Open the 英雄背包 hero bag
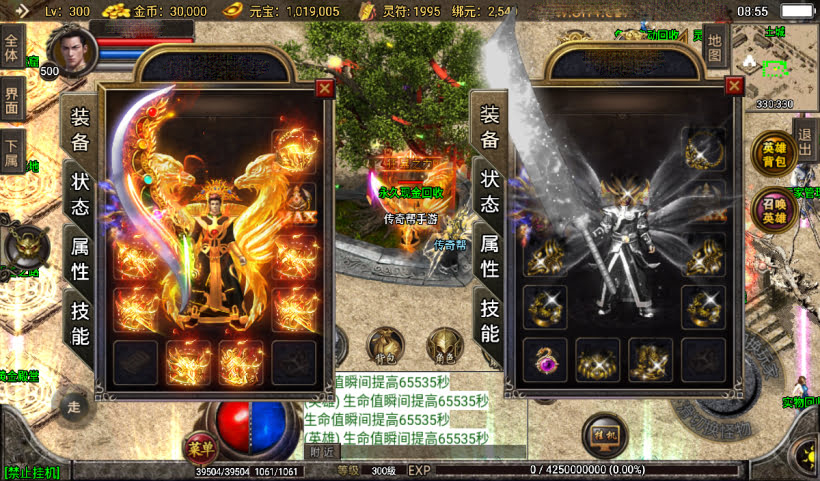 774,155
